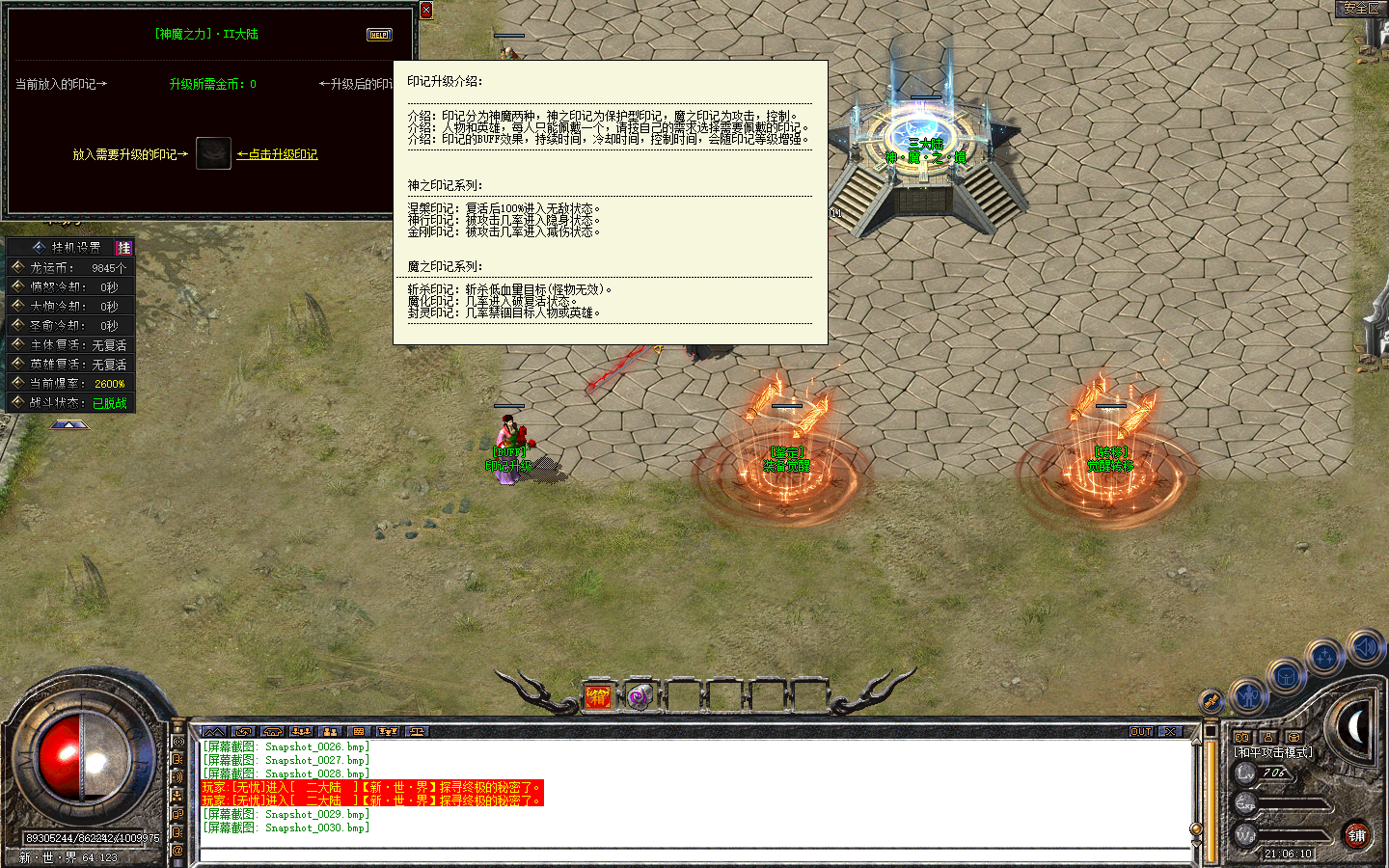The image size is (1389, 868).
Task: Close the 神魔之力 seal upgrade panel
Action: [426, 11]
